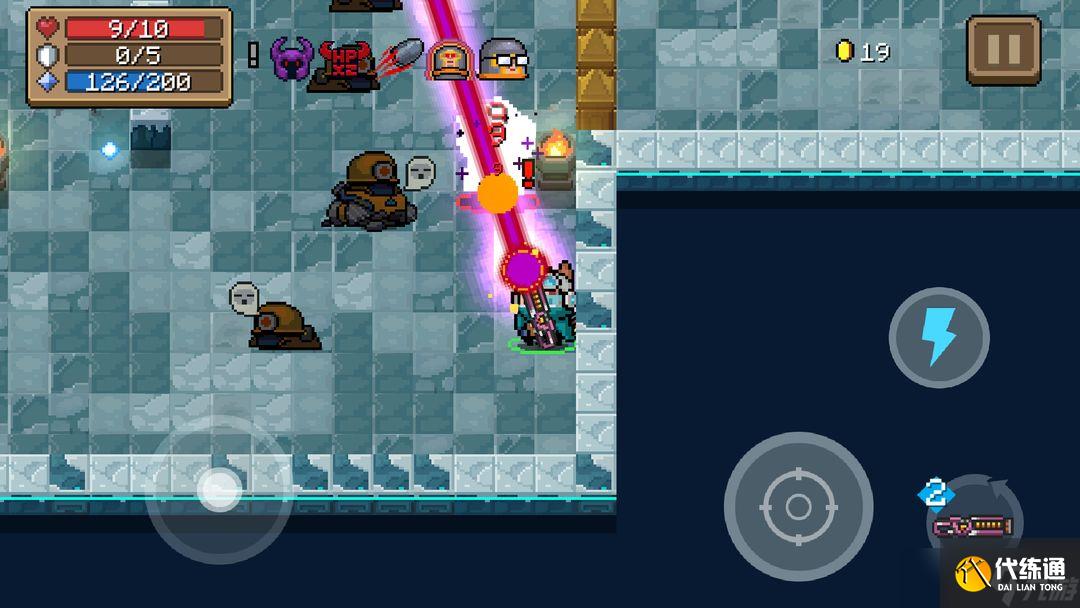The width and height of the screenshot is (1080, 608).
Task: Pause the game with the pause button
Action: (1003, 50)
